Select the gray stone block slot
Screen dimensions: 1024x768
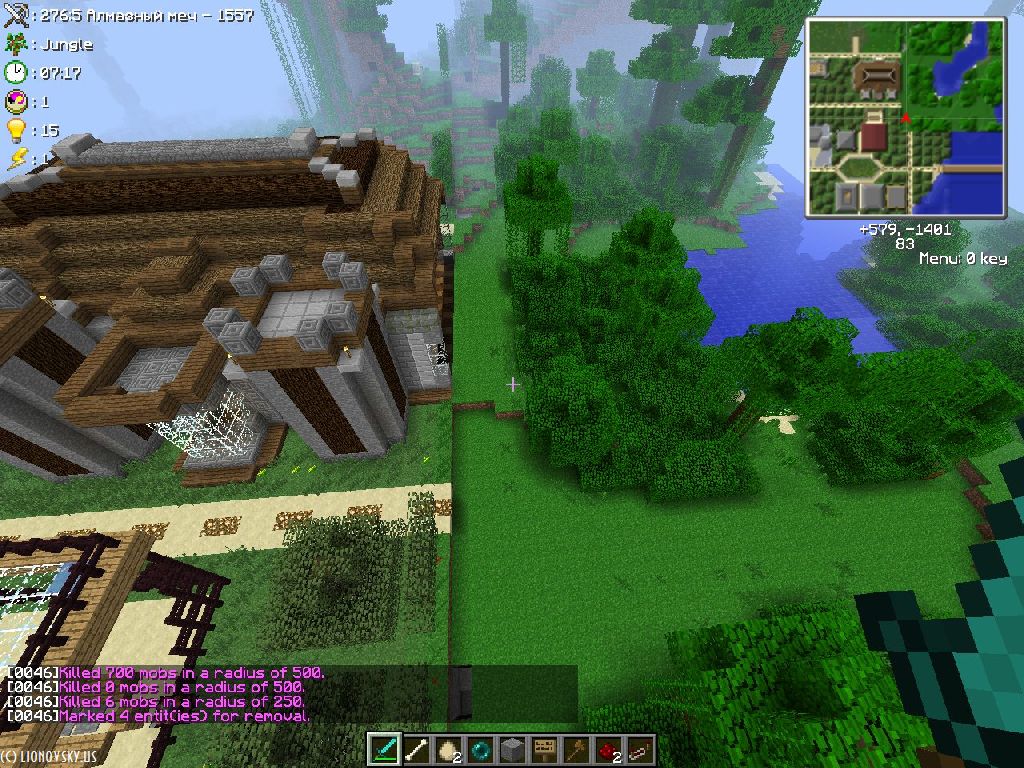click(513, 749)
